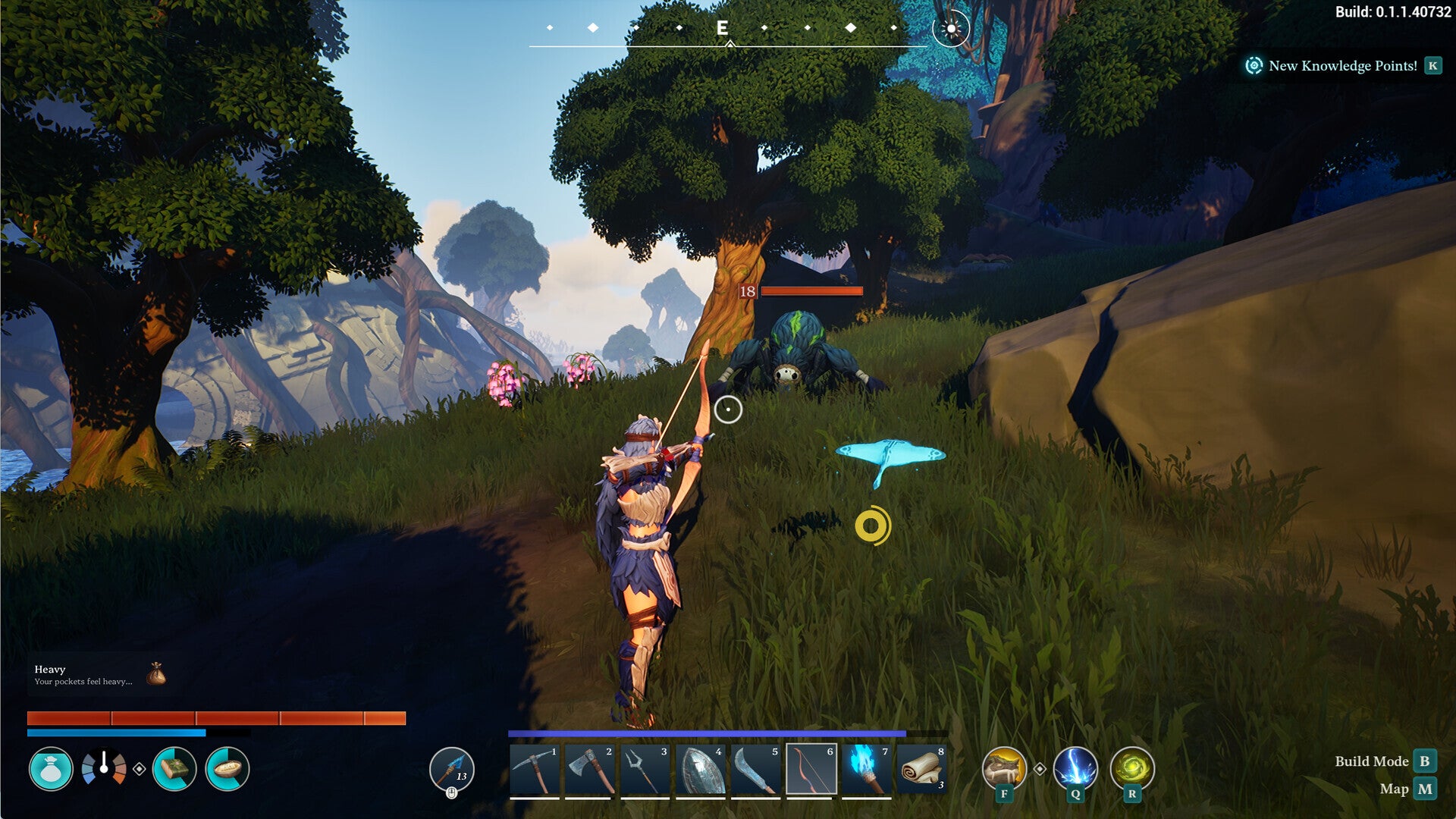The image size is (1456, 819).
Task: Click the Build Mode label
Action: 1371,761
